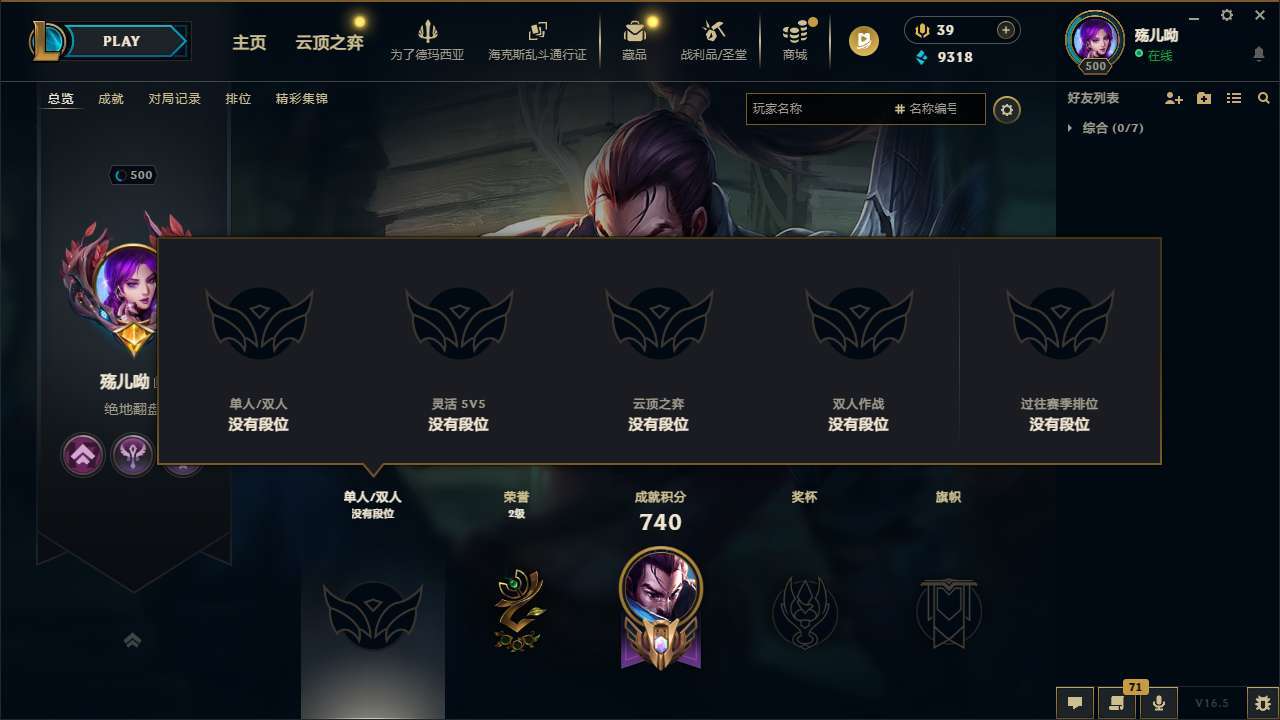Screen dimensions: 1280x720
Task: Toggle the voice chat microphone
Action: [1159, 703]
